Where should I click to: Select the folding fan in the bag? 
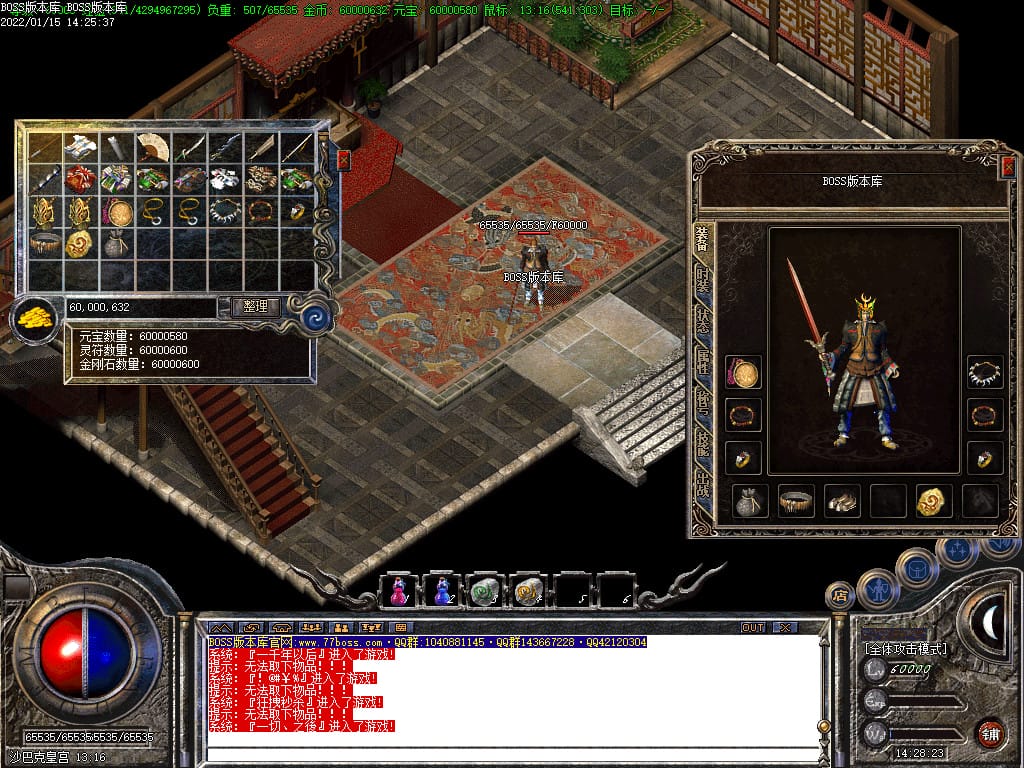pos(152,147)
